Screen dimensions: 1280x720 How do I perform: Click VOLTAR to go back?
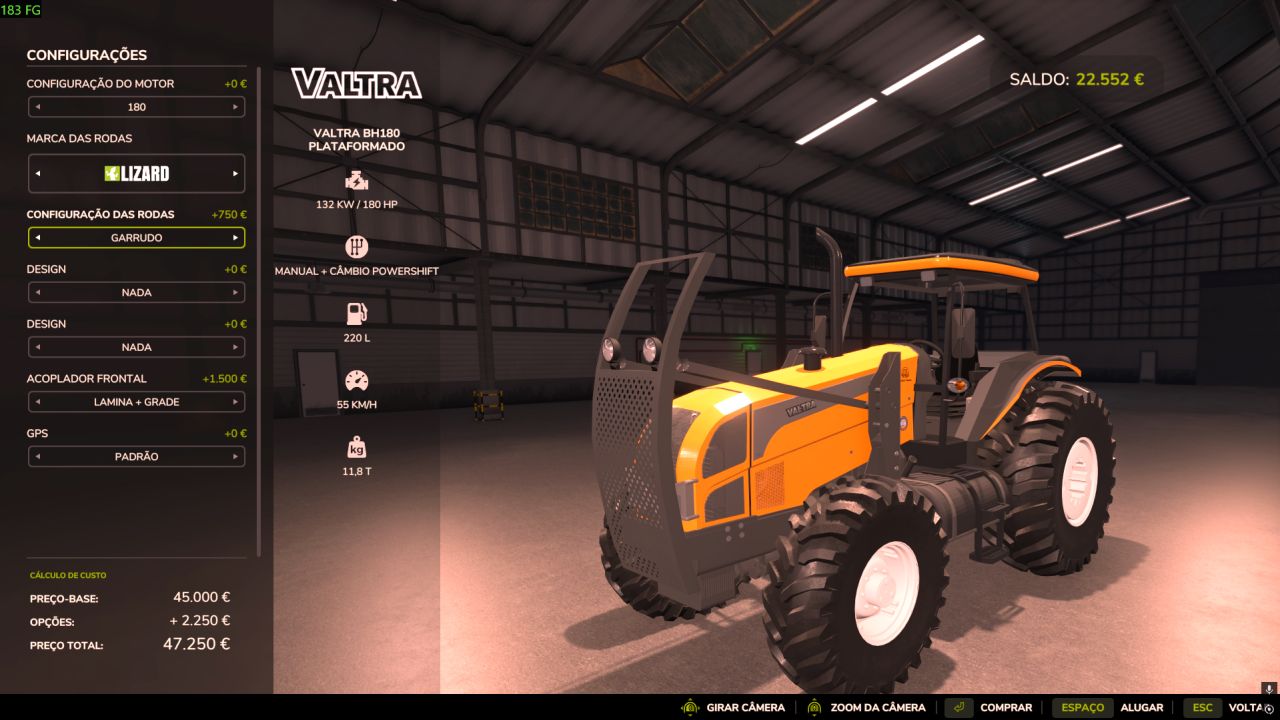tap(1247, 707)
